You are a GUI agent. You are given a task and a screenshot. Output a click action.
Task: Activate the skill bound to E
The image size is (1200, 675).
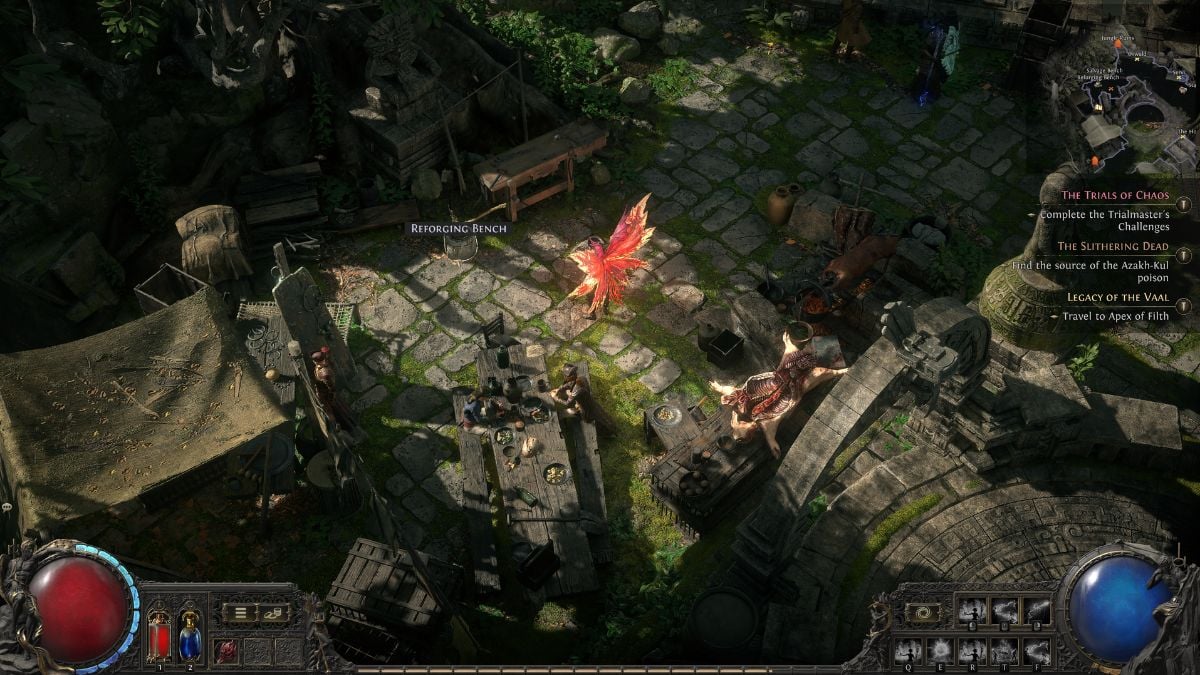[940, 651]
